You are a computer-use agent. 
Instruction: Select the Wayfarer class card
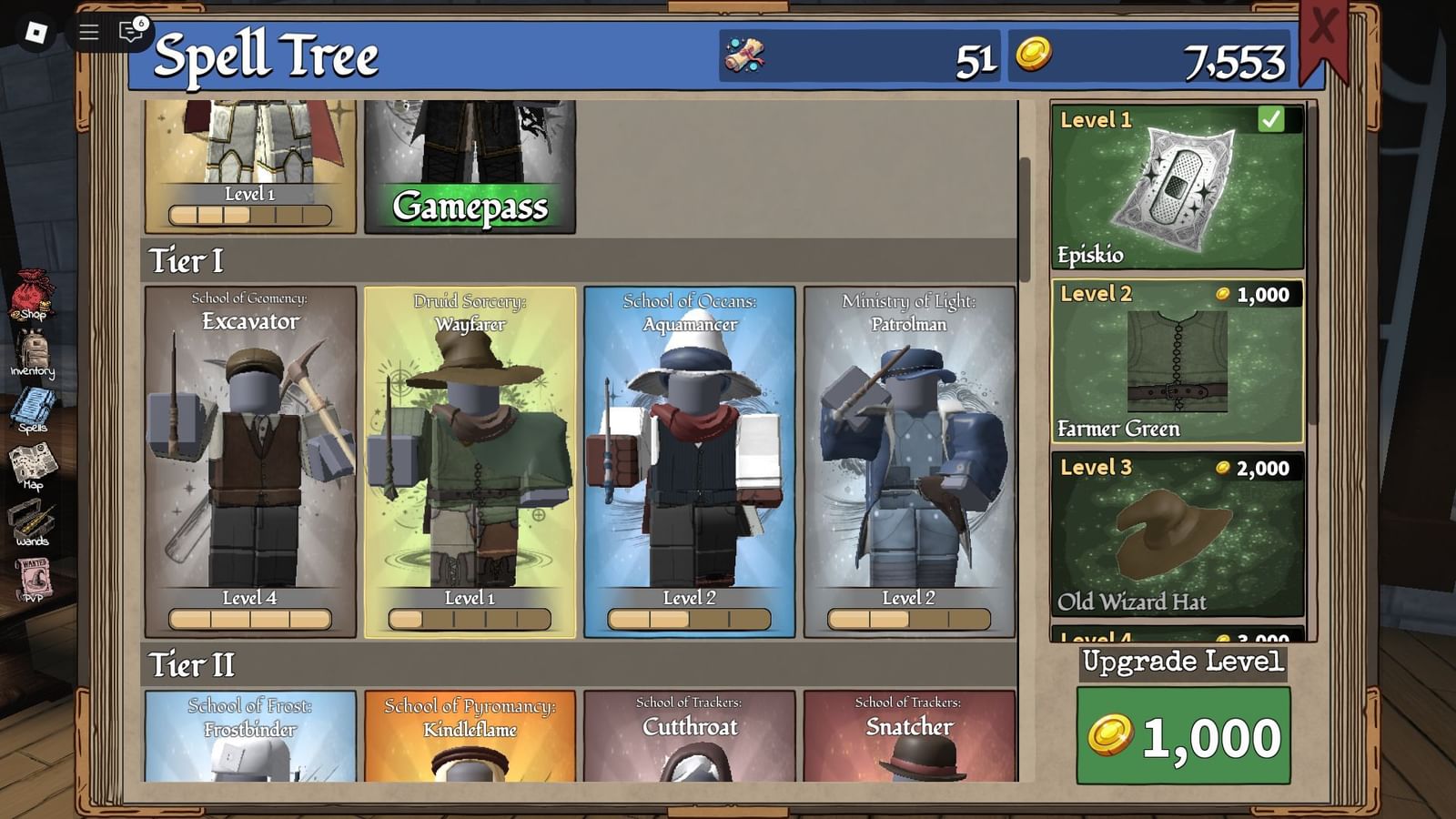[x=470, y=455]
